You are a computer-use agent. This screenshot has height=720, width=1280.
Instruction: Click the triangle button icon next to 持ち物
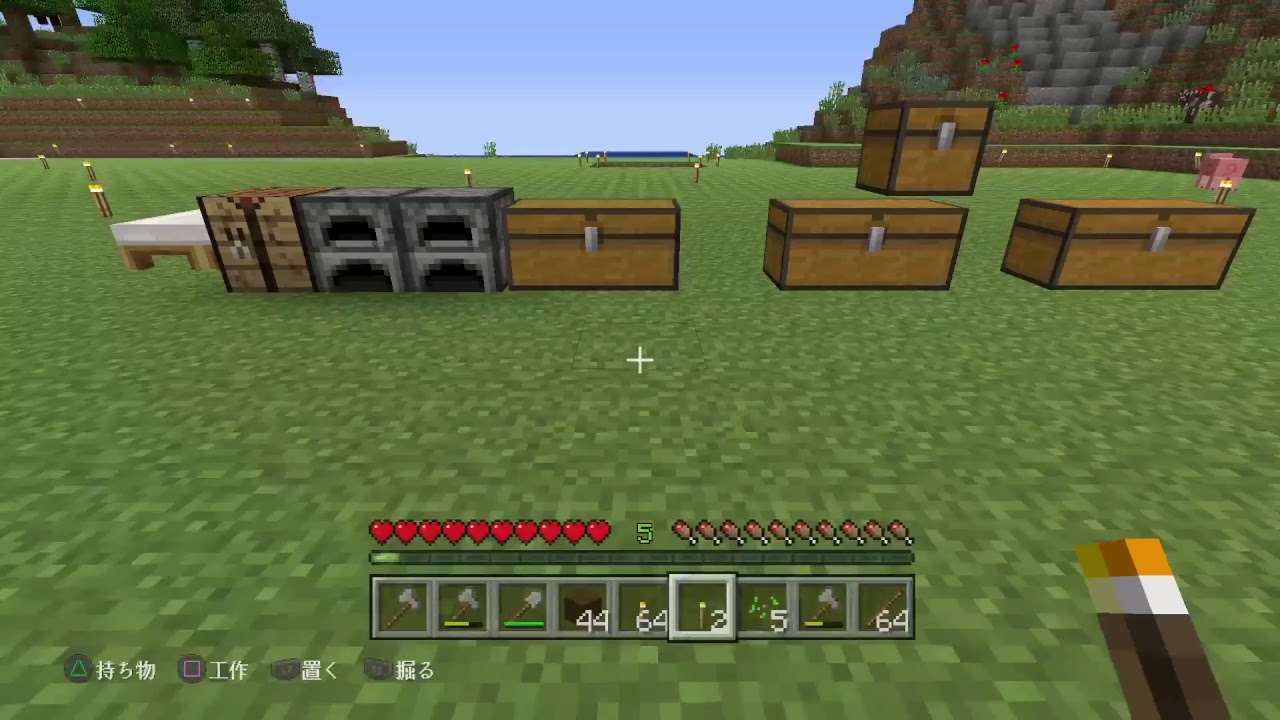tap(78, 670)
